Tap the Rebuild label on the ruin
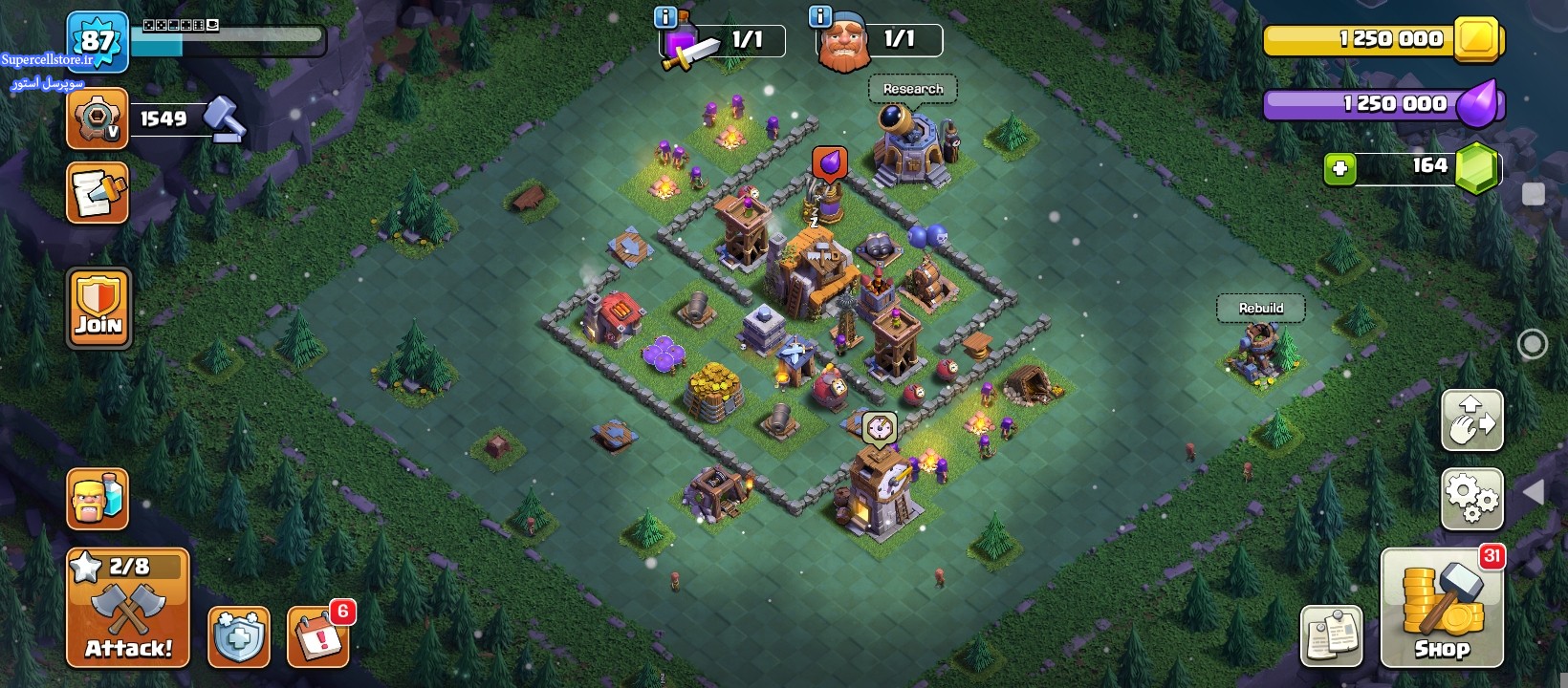Image resolution: width=1568 pixels, height=688 pixels. 1261,308
